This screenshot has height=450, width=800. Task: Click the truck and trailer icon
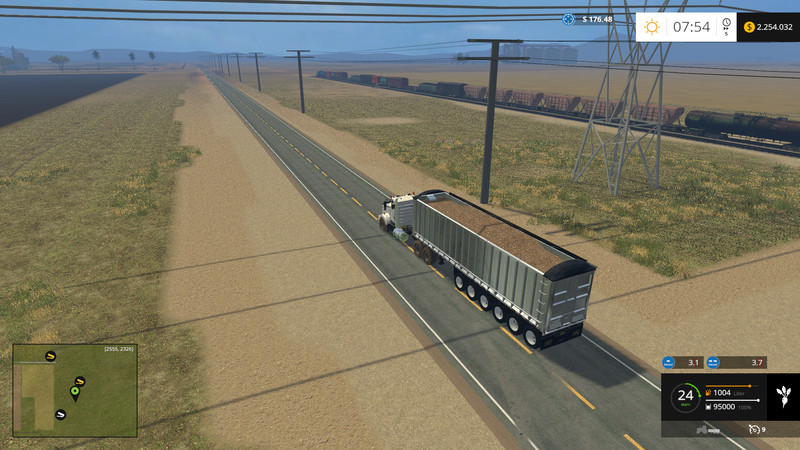click(x=709, y=428)
